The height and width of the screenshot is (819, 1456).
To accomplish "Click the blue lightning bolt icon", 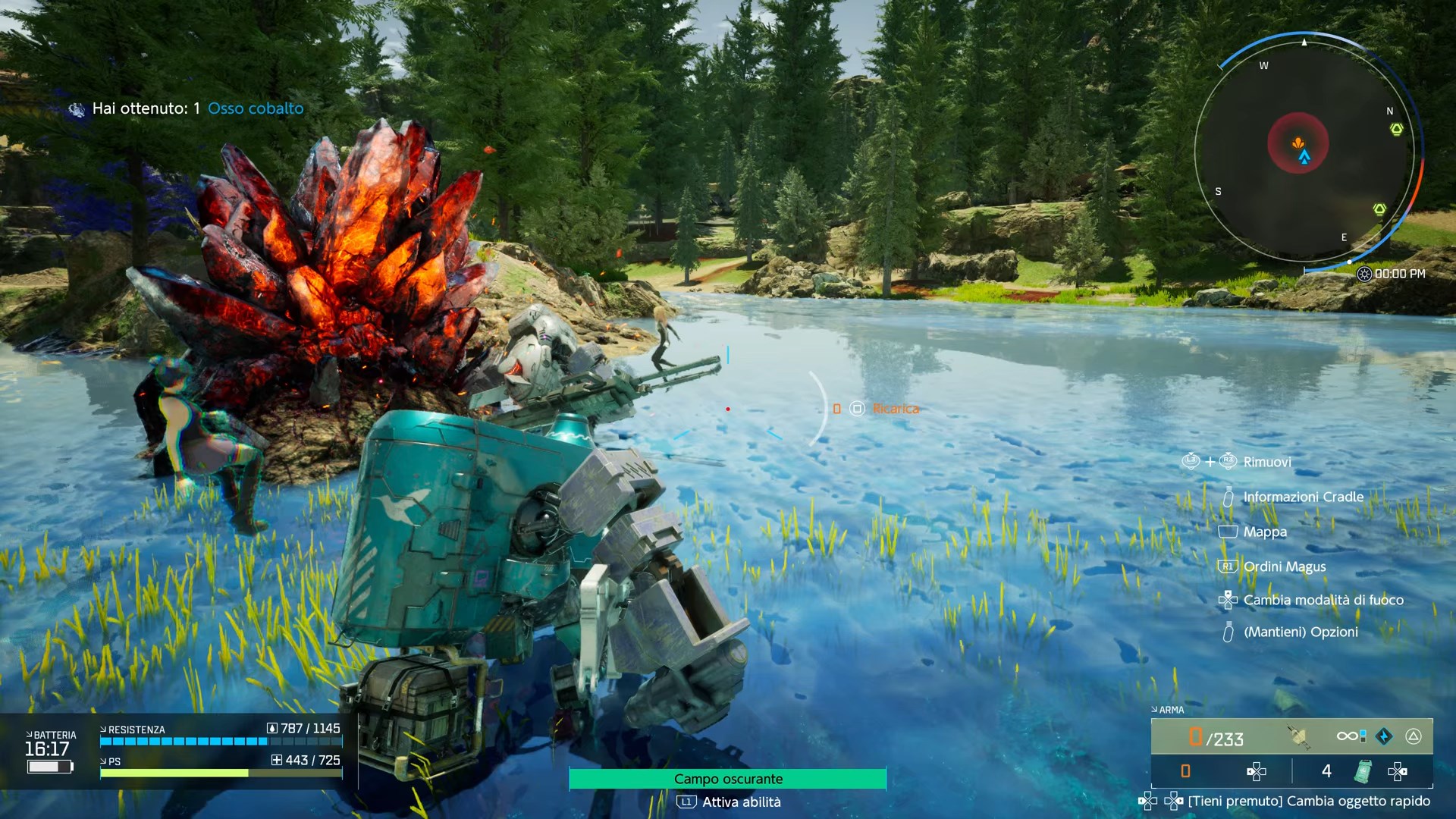I will [1384, 736].
